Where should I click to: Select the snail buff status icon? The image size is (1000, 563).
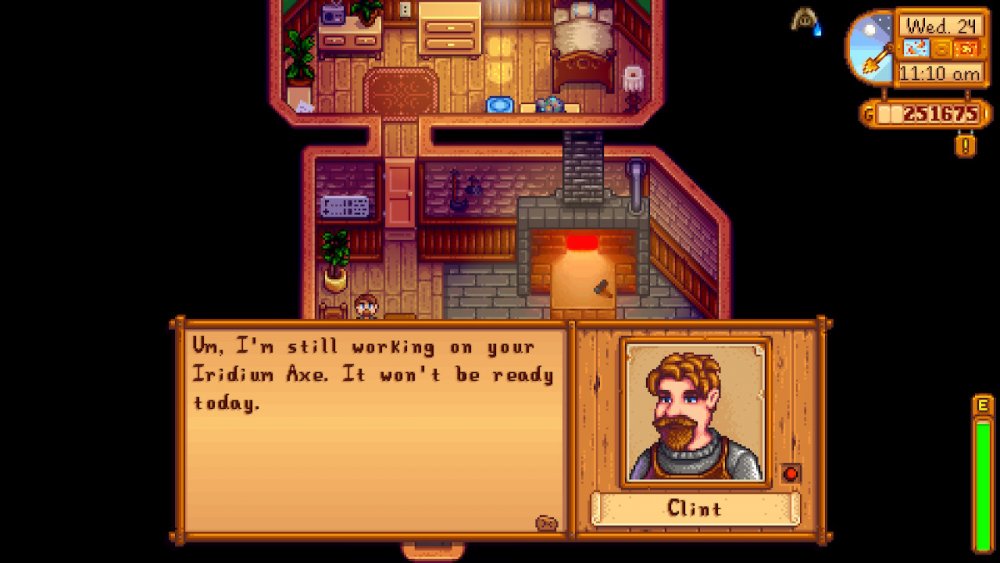tap(805, 21)
